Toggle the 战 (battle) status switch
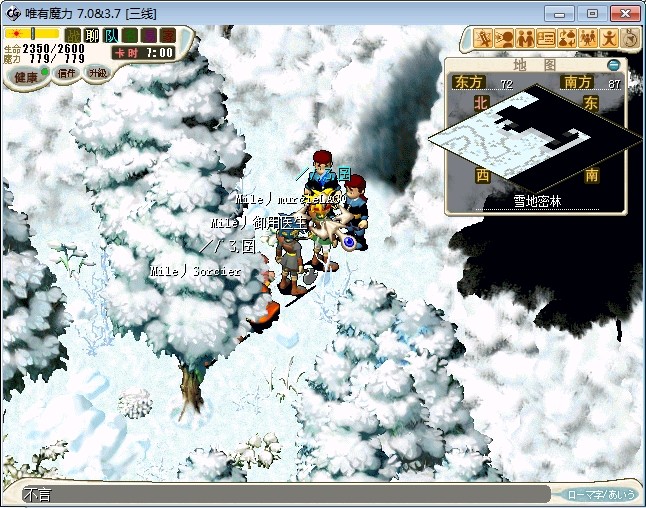Viewport: 646px width, 508px height. point(73,36)
